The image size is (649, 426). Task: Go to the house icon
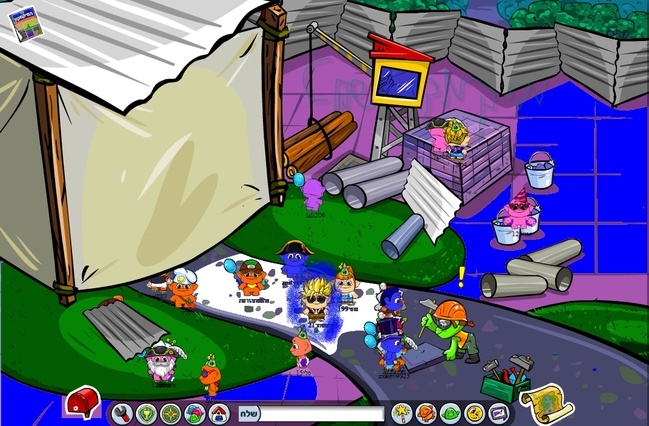click(x=220, y=412)
